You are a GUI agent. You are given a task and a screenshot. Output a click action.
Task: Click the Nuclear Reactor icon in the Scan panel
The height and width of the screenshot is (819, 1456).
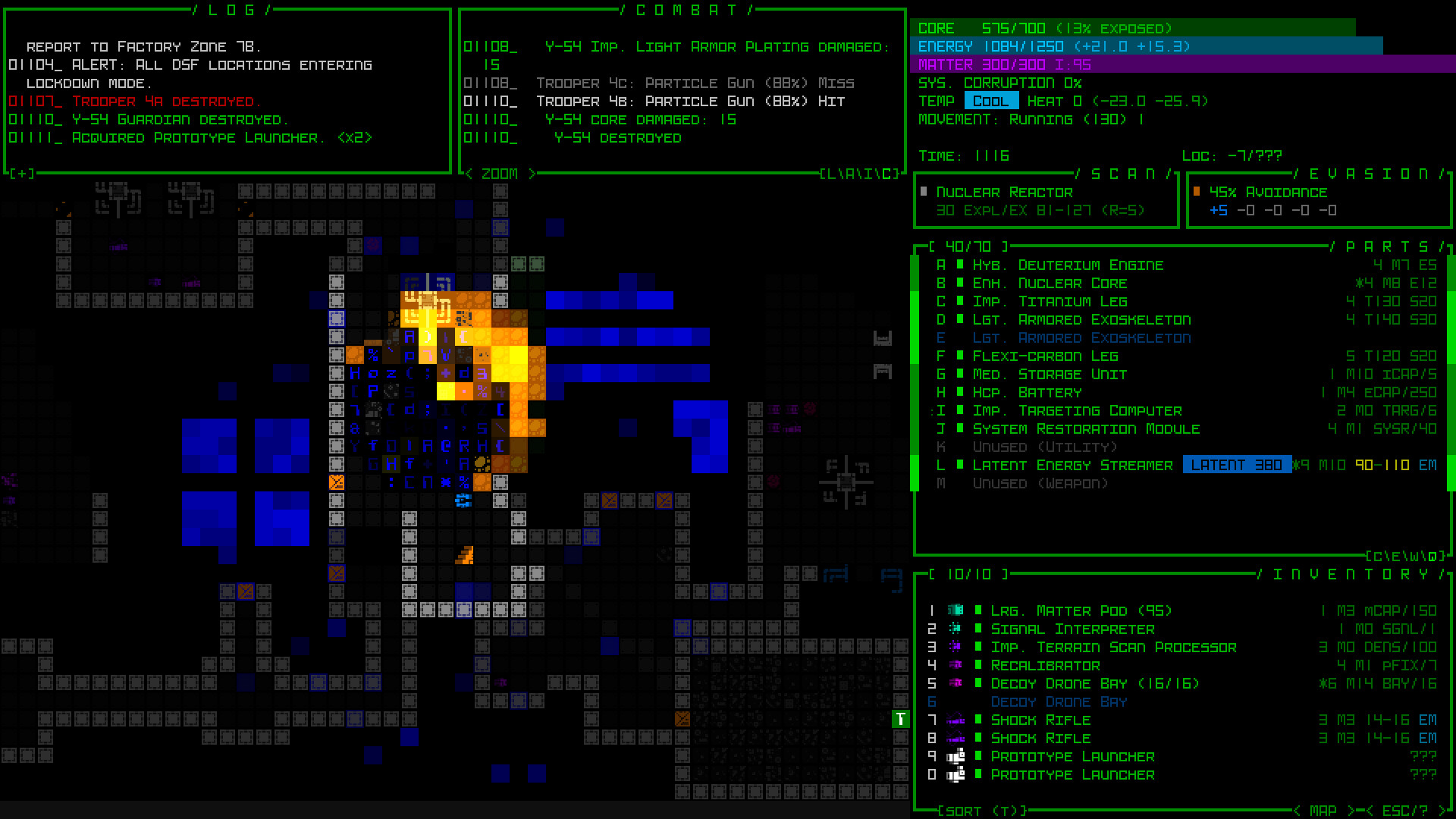click(x=924, y=192)
